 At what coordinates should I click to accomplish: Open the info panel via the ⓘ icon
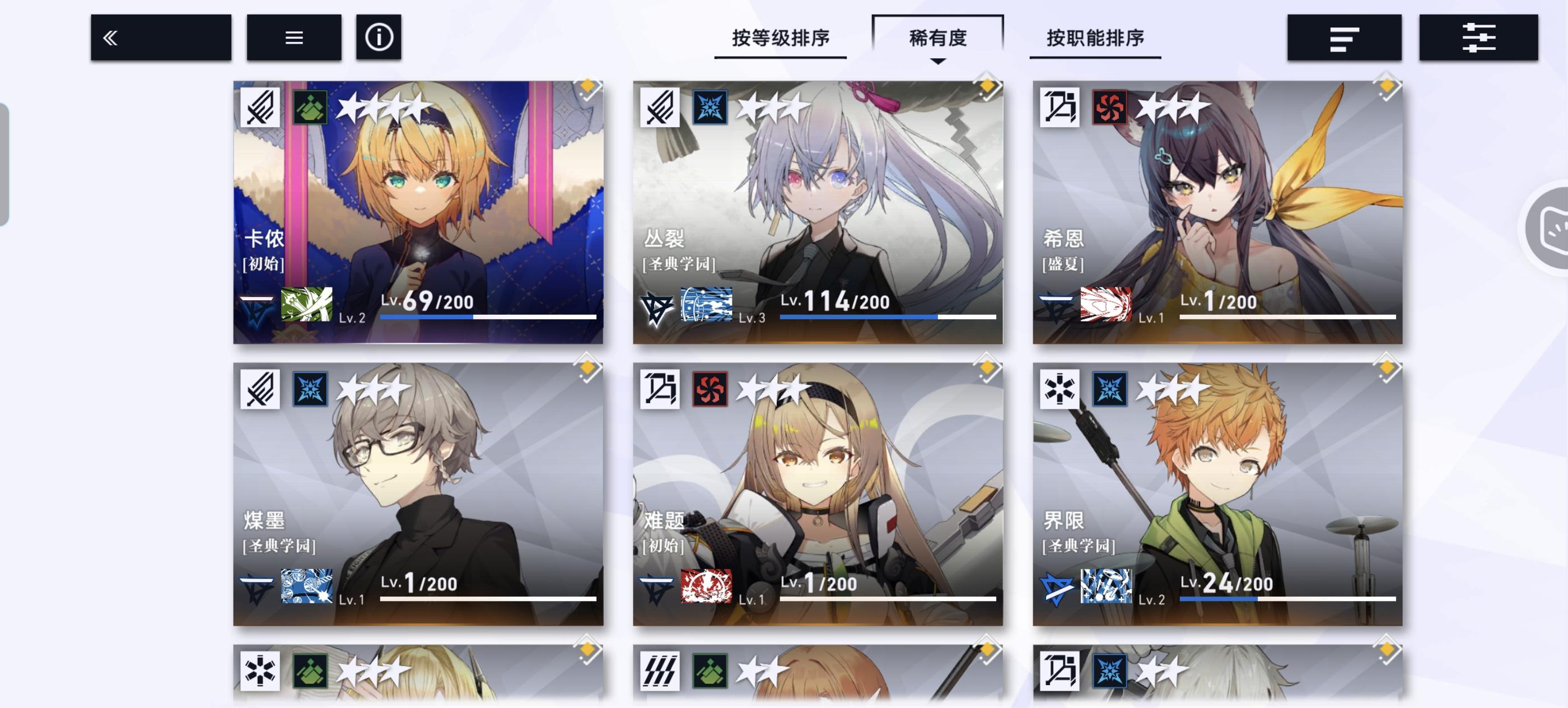click(377, 37)
